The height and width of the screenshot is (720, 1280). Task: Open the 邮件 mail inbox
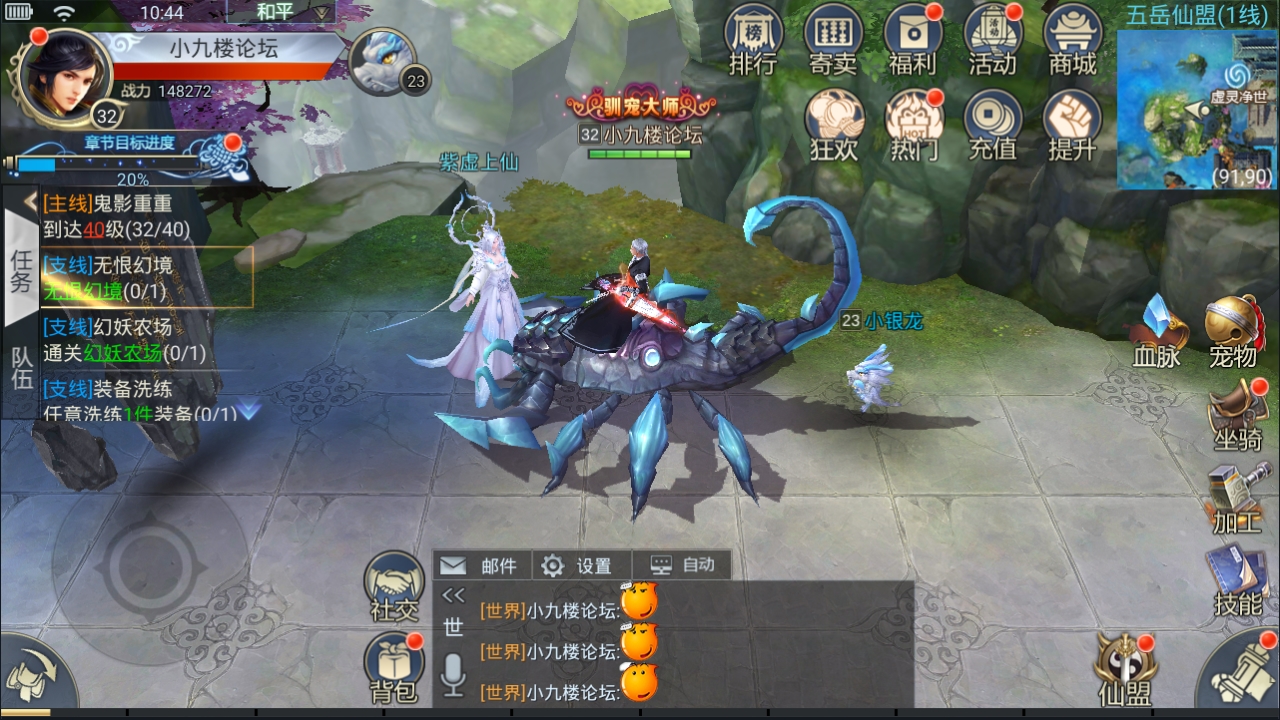pos(481,566)
